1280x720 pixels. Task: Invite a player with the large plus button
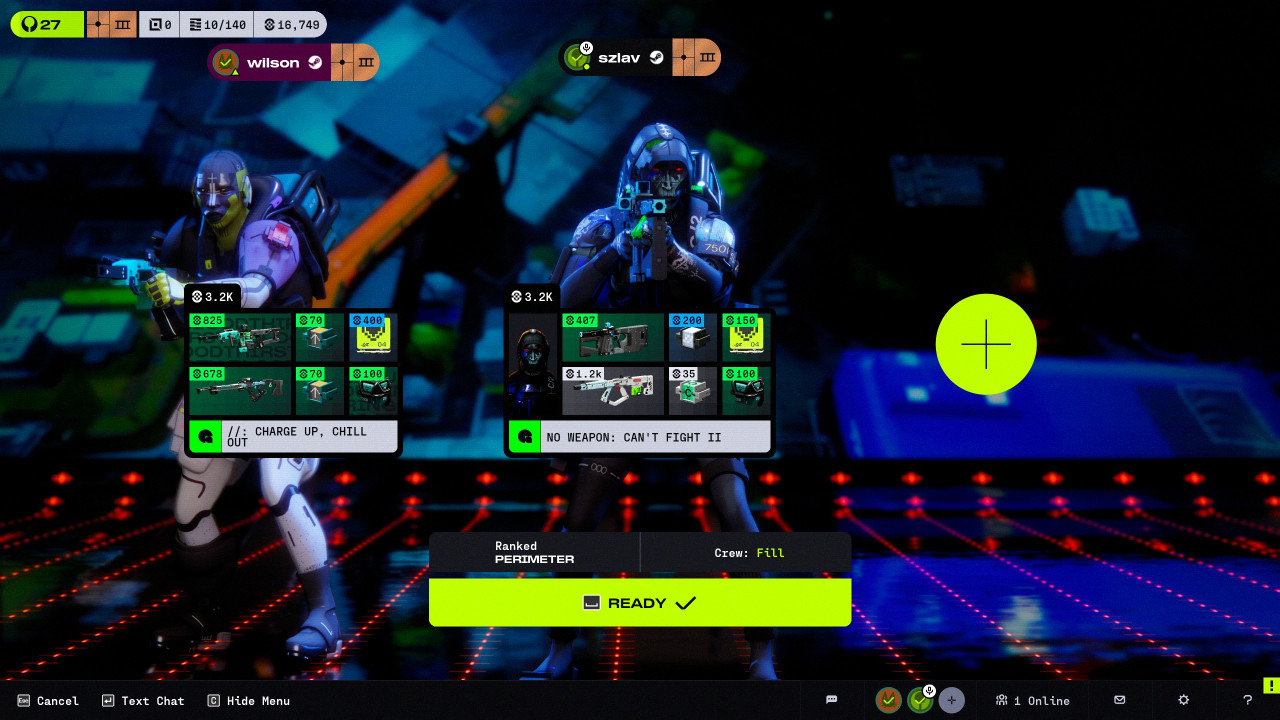[986, 344]
